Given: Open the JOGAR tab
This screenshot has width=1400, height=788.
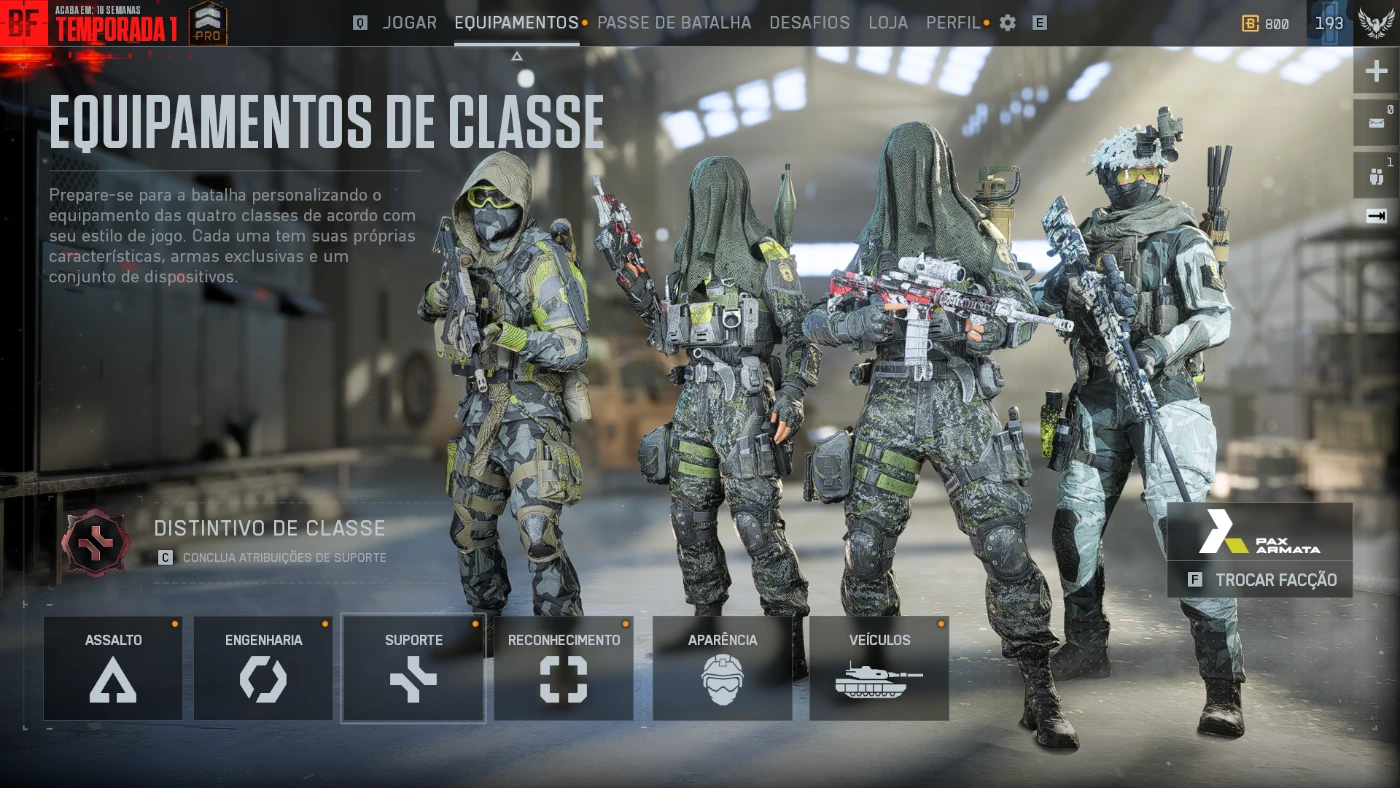Looking at the screenshot, I should pyautogui.click(x=409, y=22).
